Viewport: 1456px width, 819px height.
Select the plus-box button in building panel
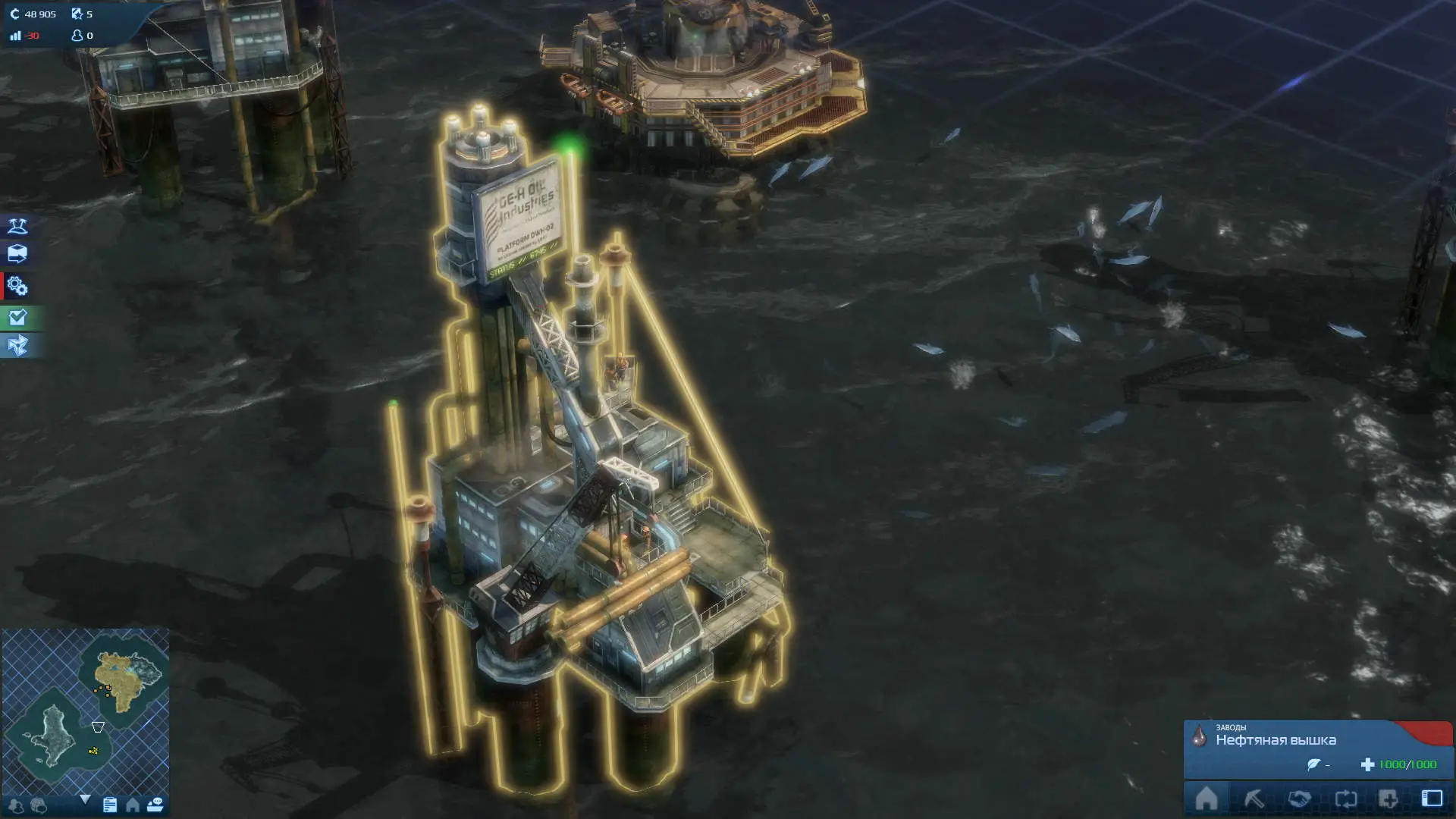pyautogui.click(x=1389, y=799)
